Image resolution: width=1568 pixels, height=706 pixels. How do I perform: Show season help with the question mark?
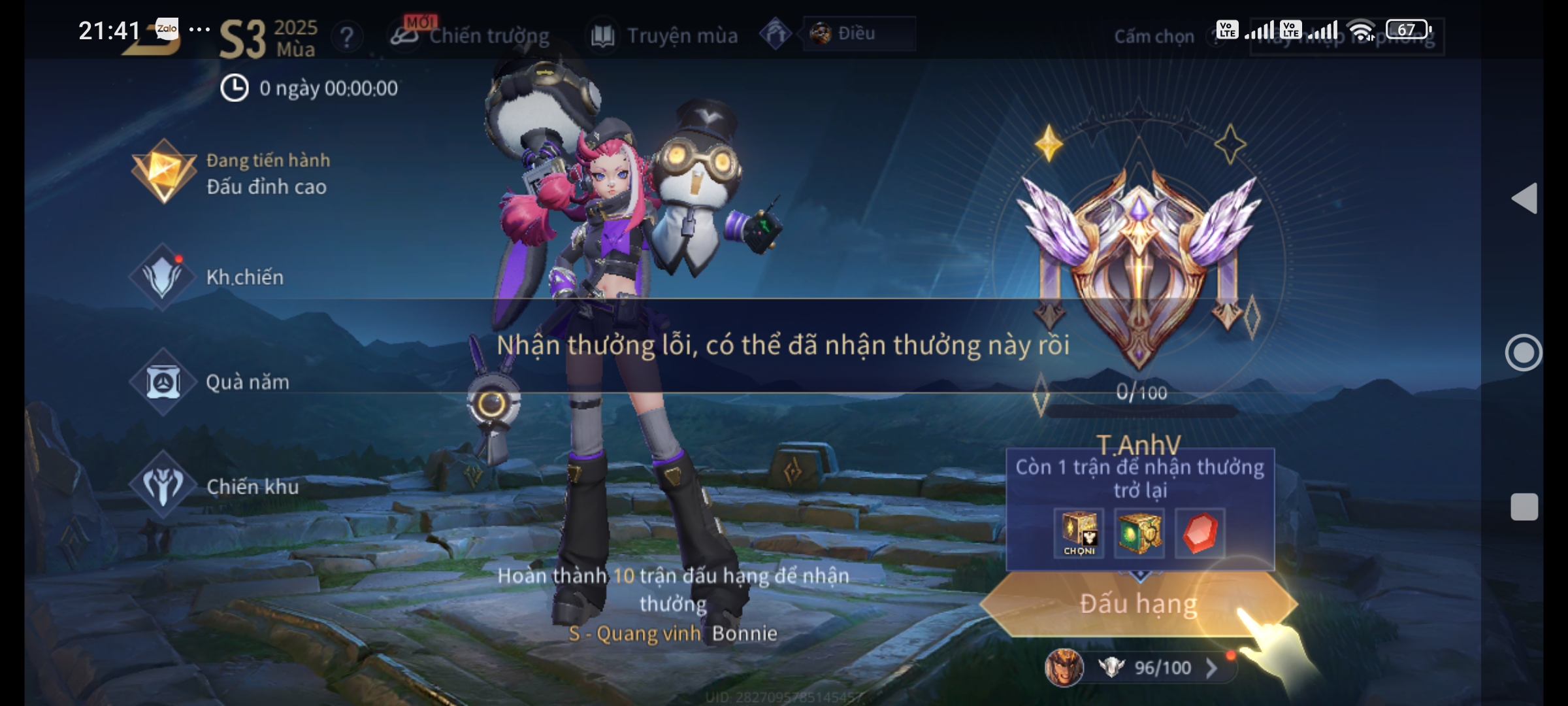click(347, 37)
